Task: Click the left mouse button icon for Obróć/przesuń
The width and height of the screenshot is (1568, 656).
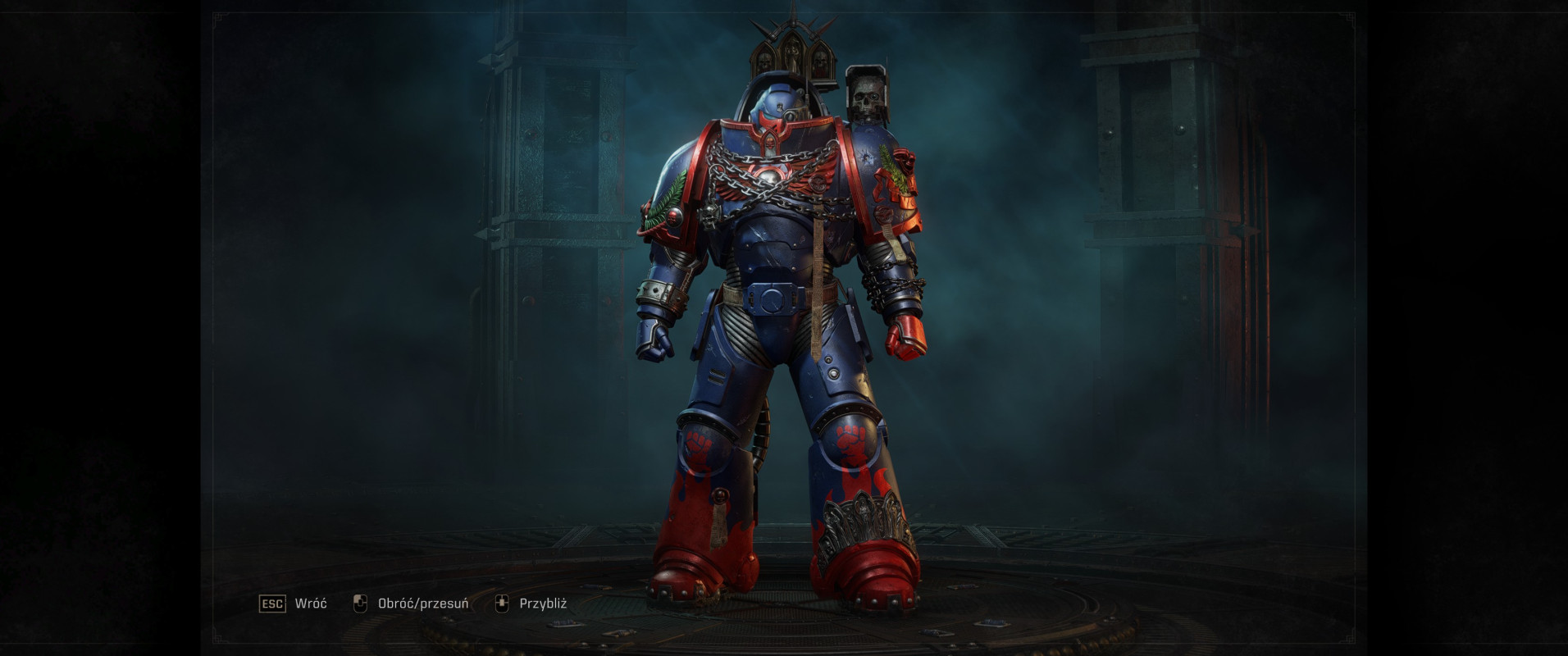Action: pos(358,603)
